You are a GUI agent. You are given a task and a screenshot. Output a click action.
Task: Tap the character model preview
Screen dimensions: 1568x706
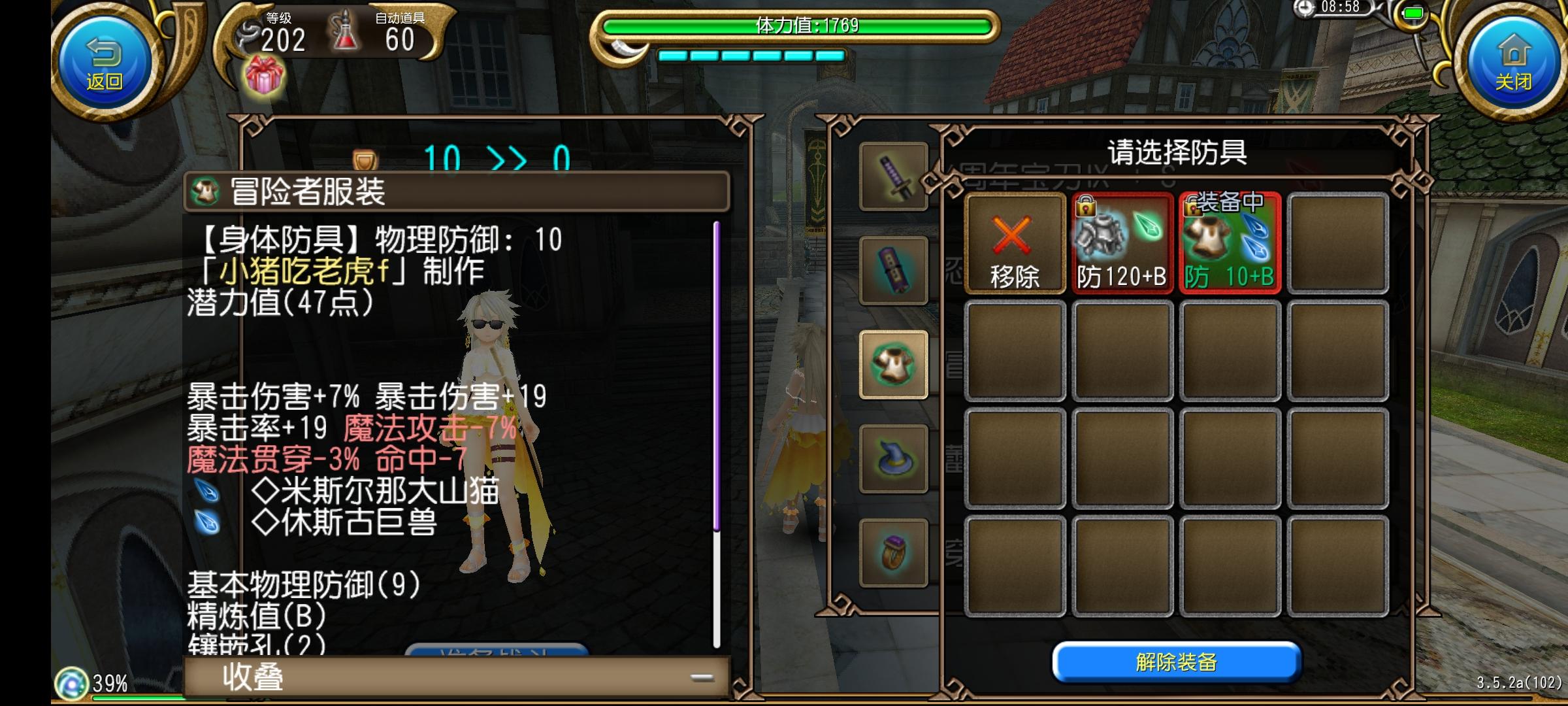click(x=493, y=425)
